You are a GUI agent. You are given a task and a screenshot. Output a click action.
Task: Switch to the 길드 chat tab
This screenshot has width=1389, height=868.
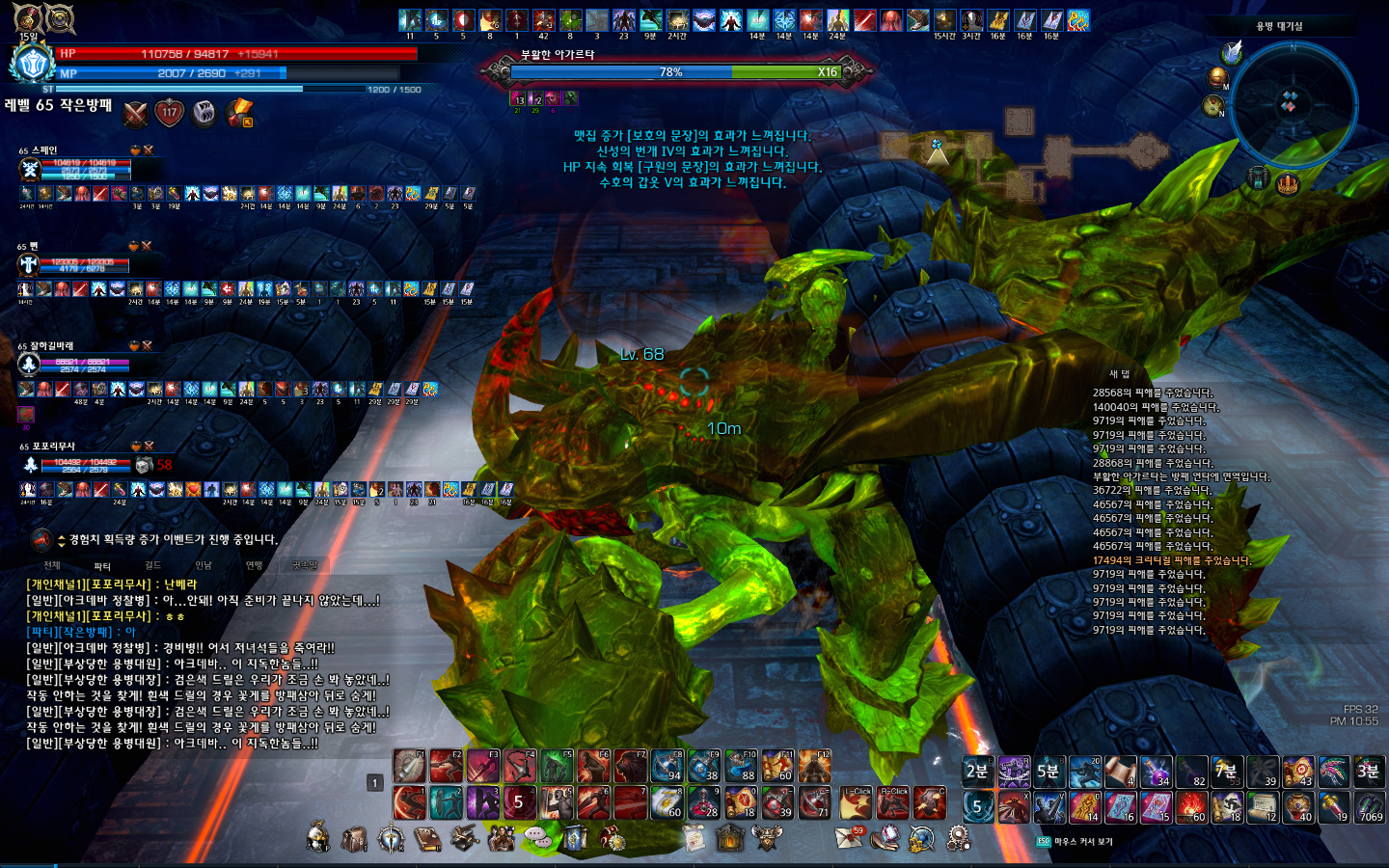152,565
